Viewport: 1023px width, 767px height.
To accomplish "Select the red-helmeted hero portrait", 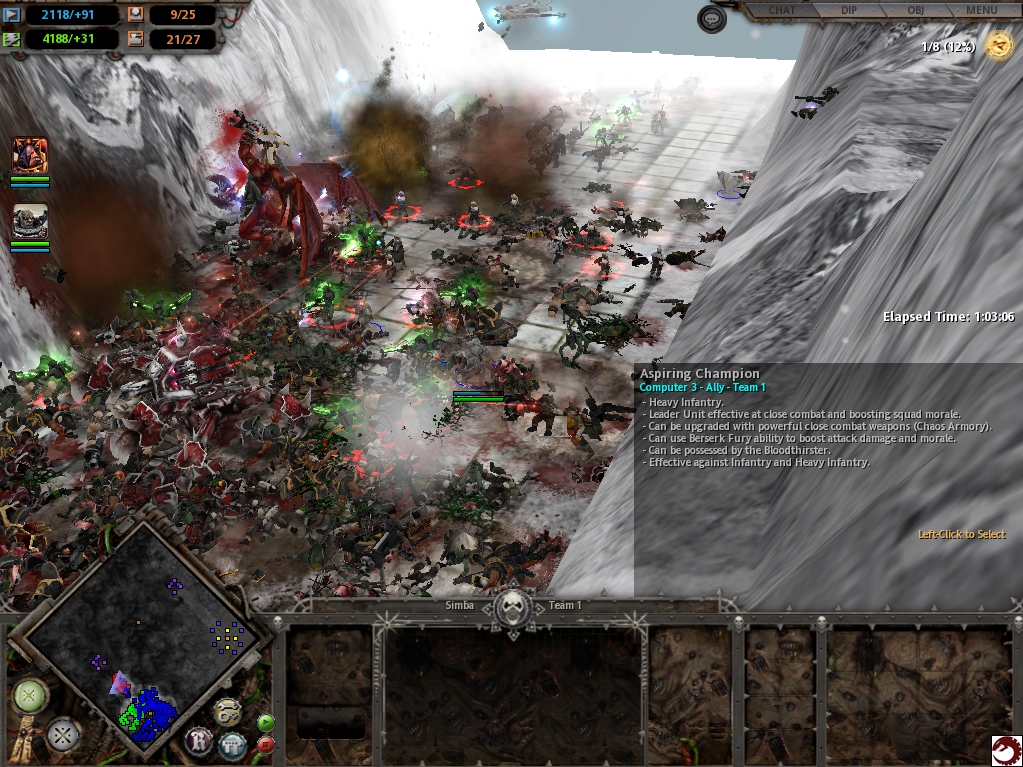I will click(x=30, y=155).
